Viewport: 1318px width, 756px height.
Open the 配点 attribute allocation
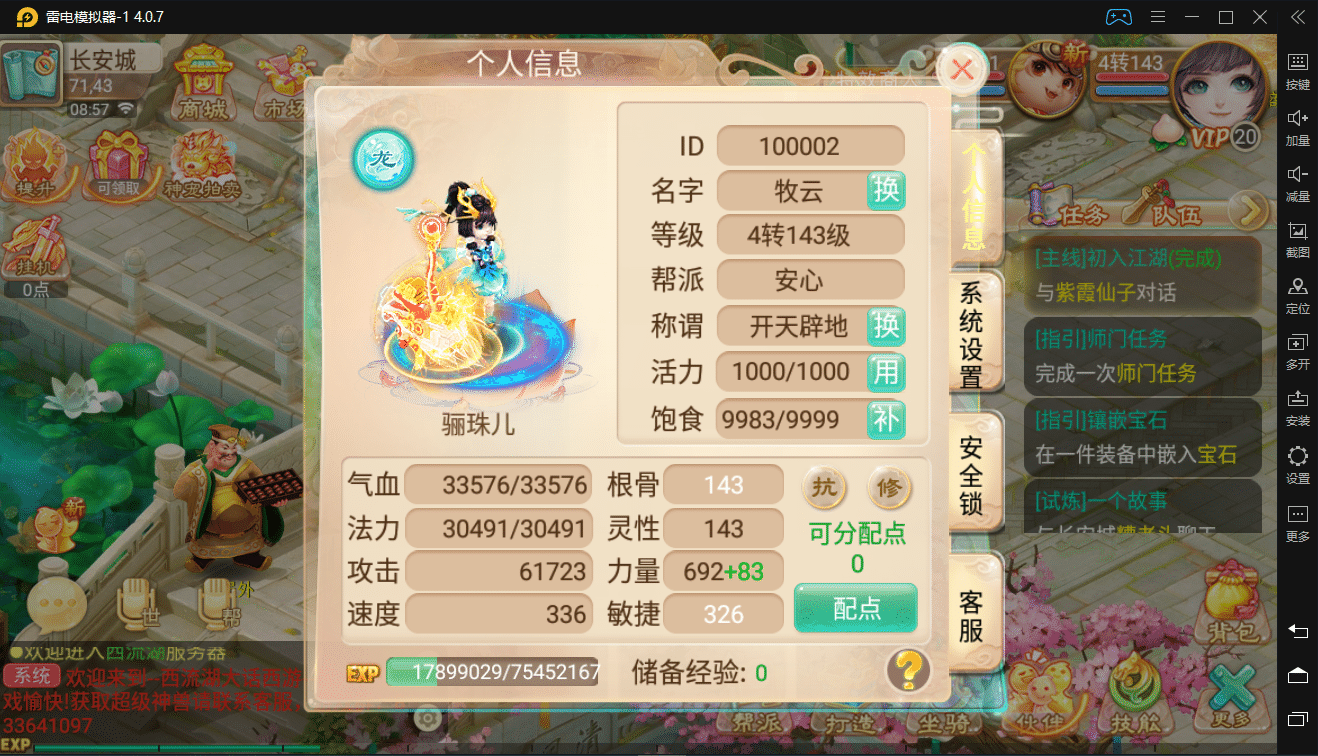point(856,608)
